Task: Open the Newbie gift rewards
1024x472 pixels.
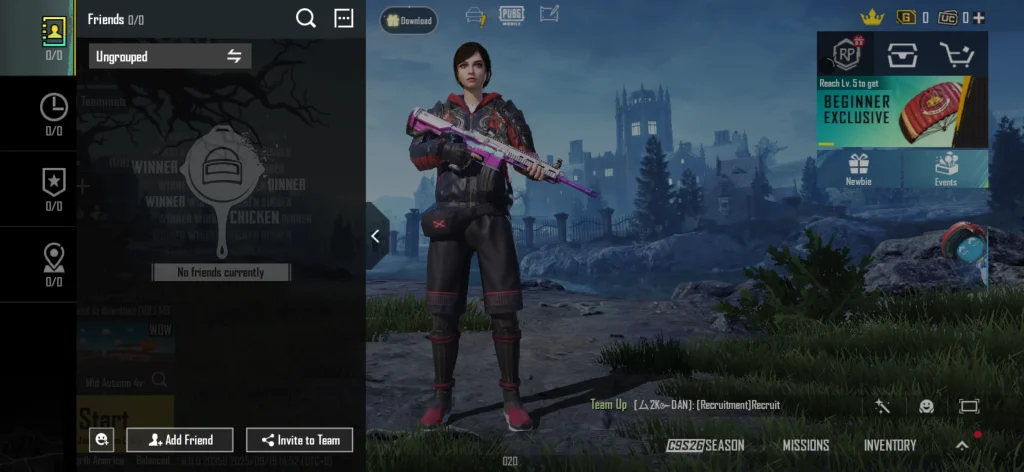Action: (859, 169)
